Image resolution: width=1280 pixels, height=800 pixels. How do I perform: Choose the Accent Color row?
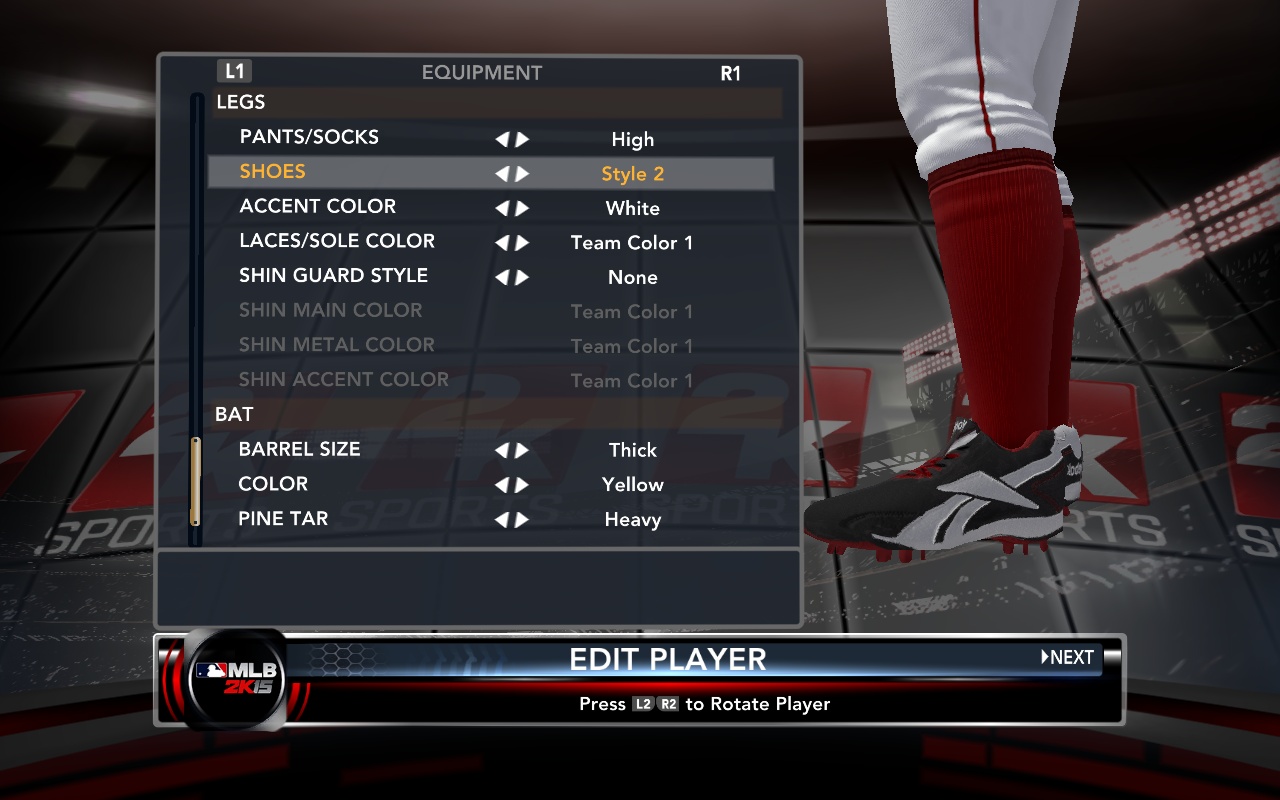[317, 207]
